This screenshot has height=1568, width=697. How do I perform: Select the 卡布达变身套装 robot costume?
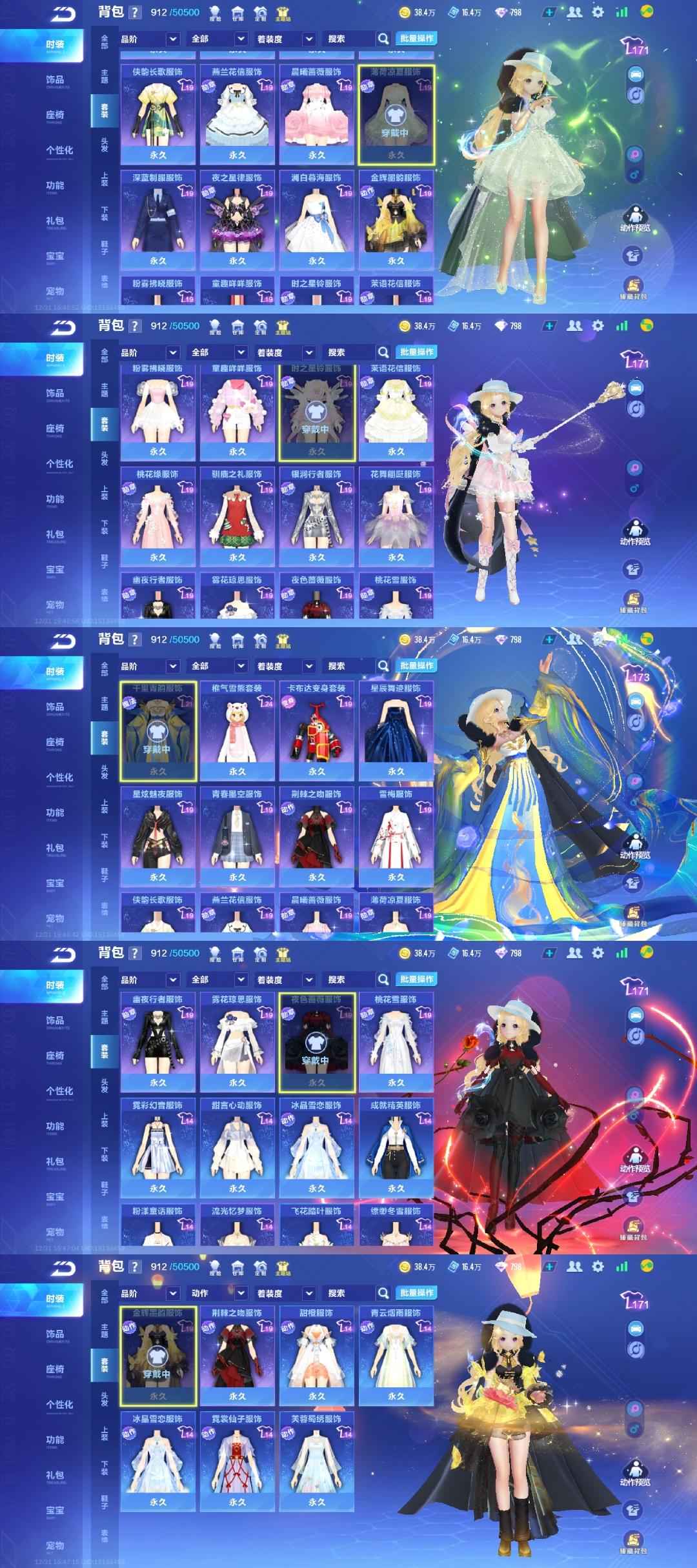[317, 730]
